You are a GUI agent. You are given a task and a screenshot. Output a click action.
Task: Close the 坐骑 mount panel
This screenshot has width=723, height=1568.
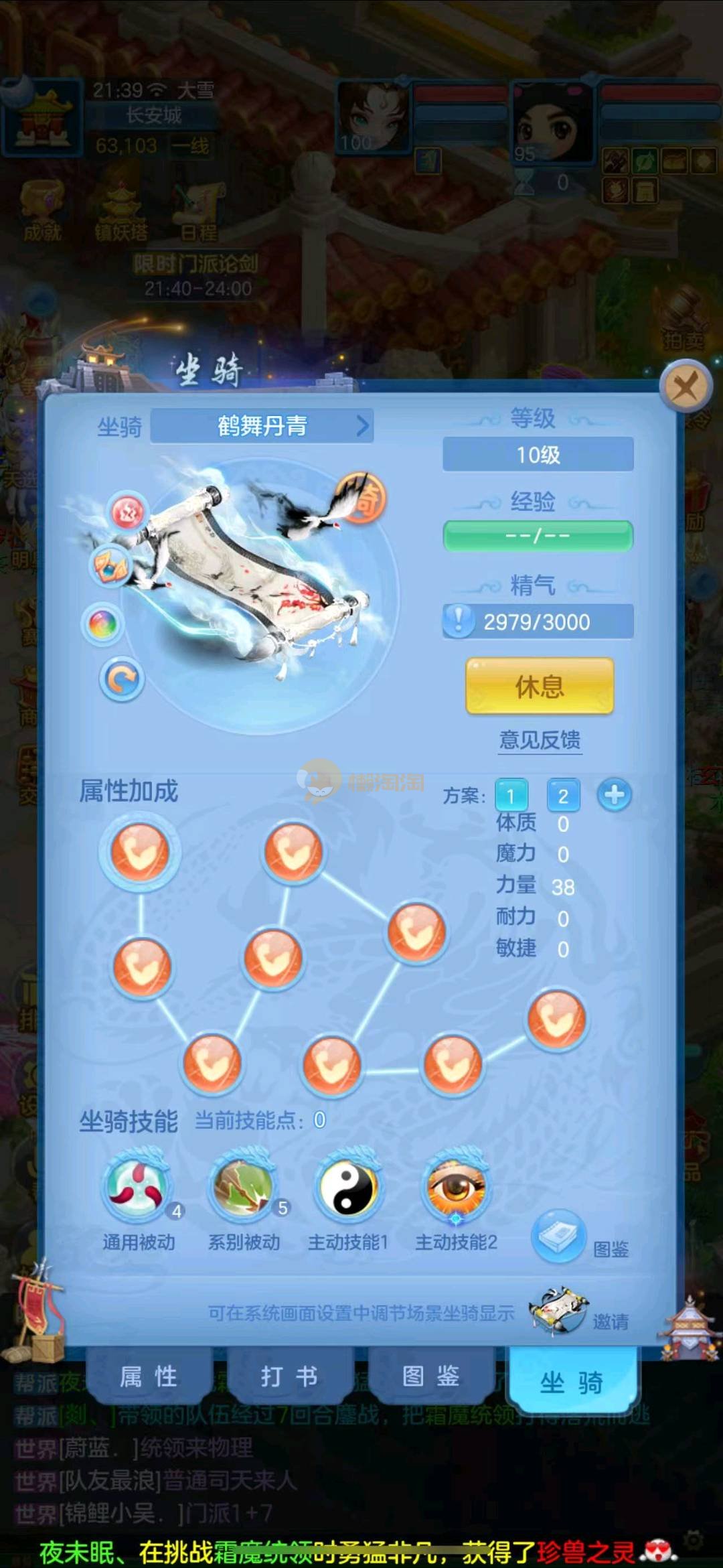coord(685,386)
